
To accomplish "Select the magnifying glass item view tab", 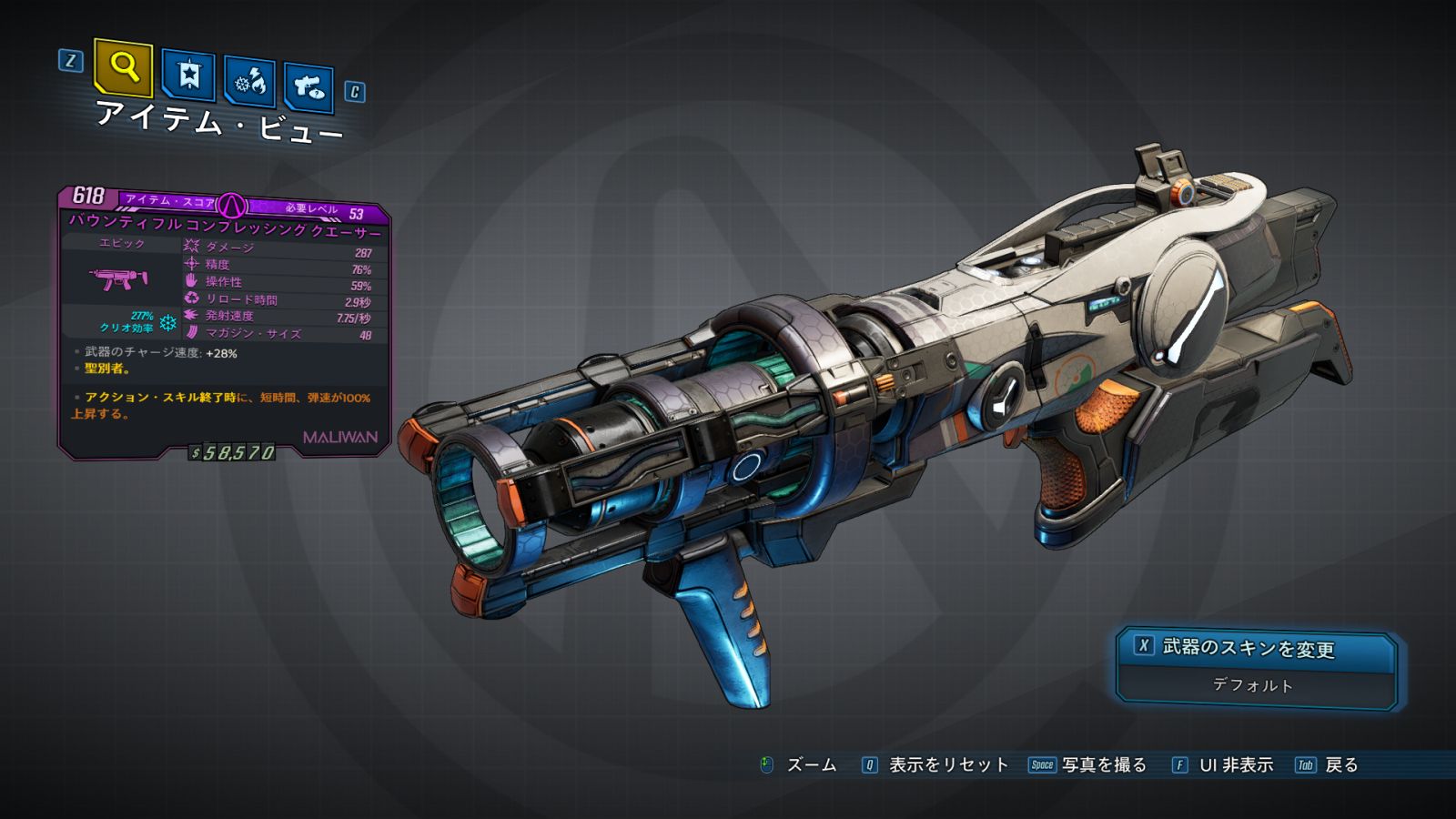I will click(123, 67).
